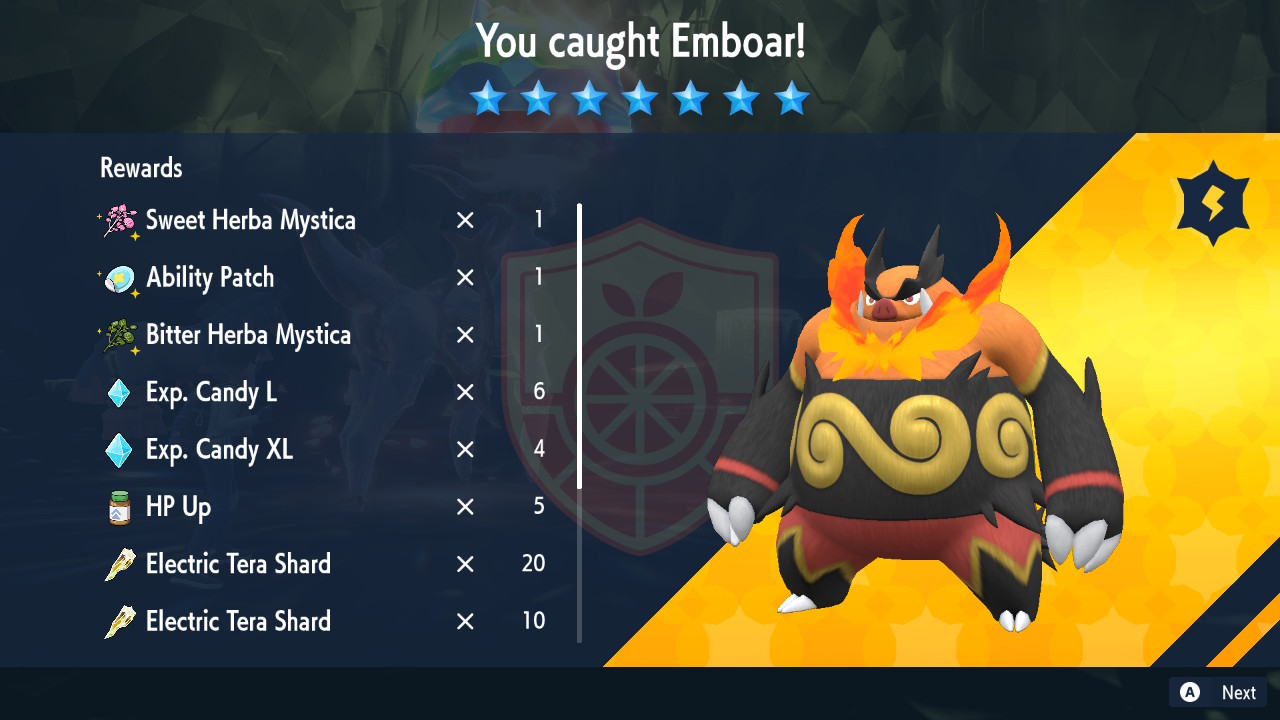The width and height of the screenshot is (1280, 720).
Task: Select the middle star of the rating
Action: (x=640, y=98)
